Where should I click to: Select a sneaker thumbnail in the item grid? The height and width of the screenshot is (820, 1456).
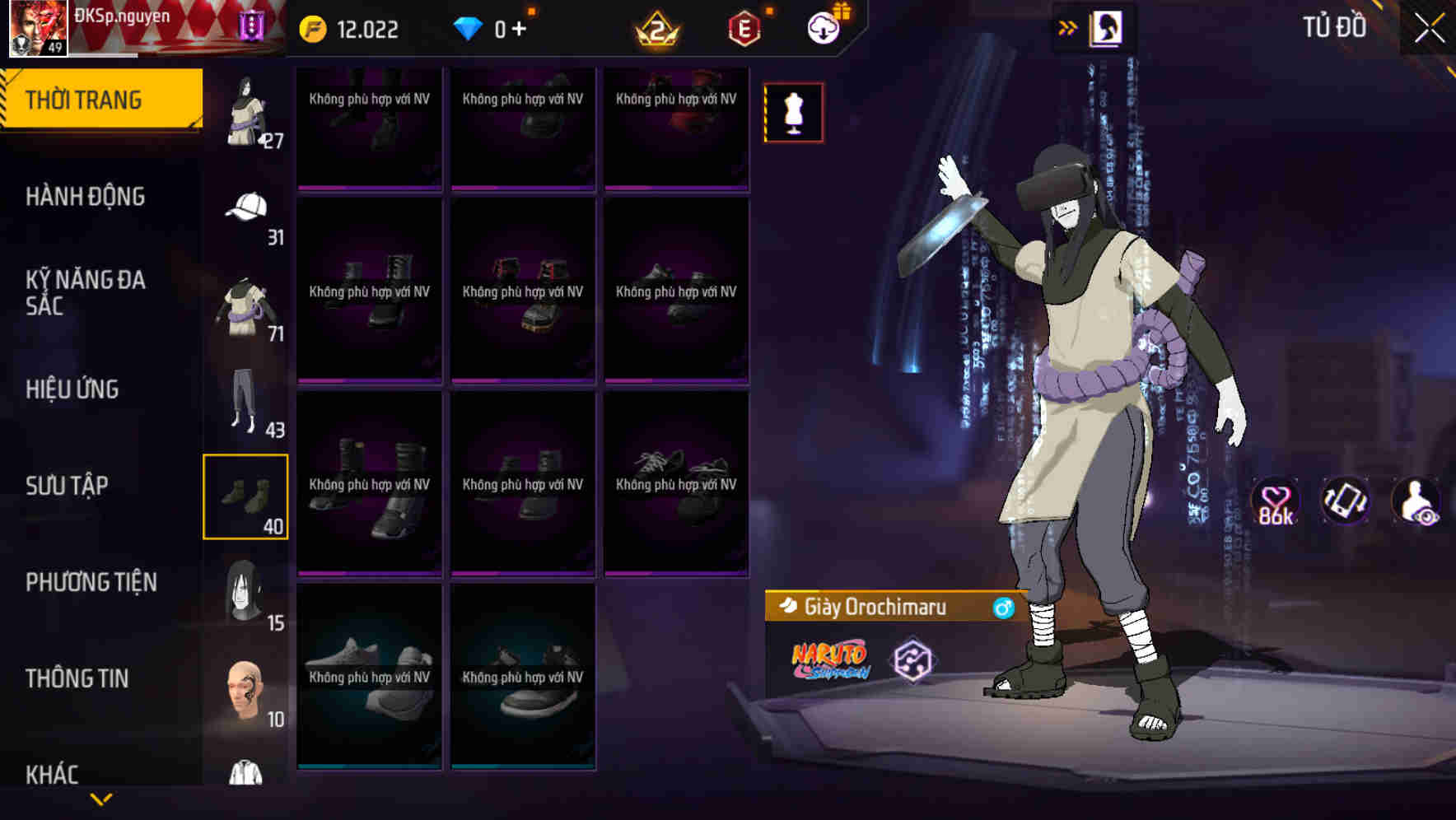click(x=369, y=679)
